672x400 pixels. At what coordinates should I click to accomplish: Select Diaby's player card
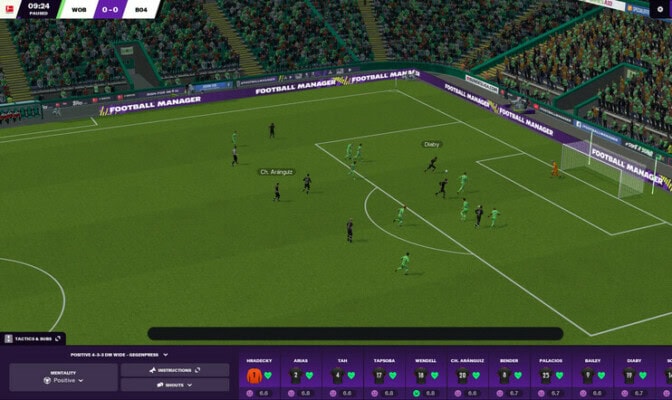click(635, 374)
